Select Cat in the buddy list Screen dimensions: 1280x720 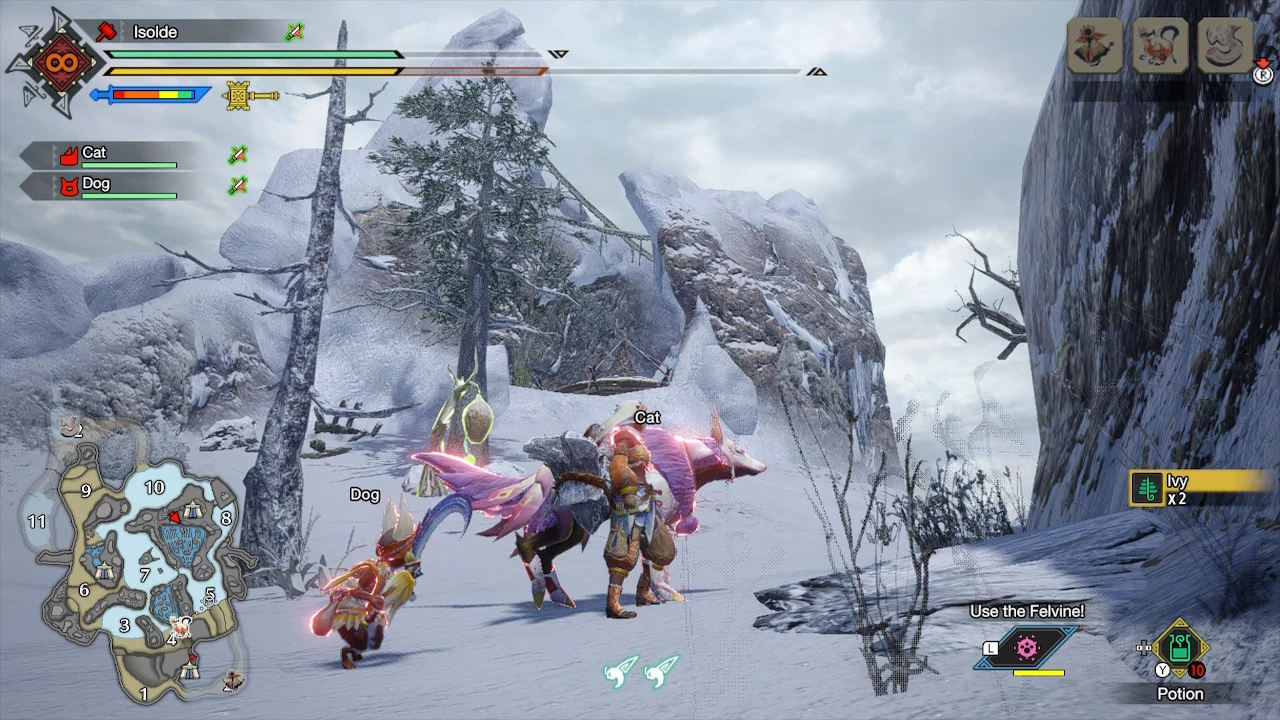click(95, 153)
